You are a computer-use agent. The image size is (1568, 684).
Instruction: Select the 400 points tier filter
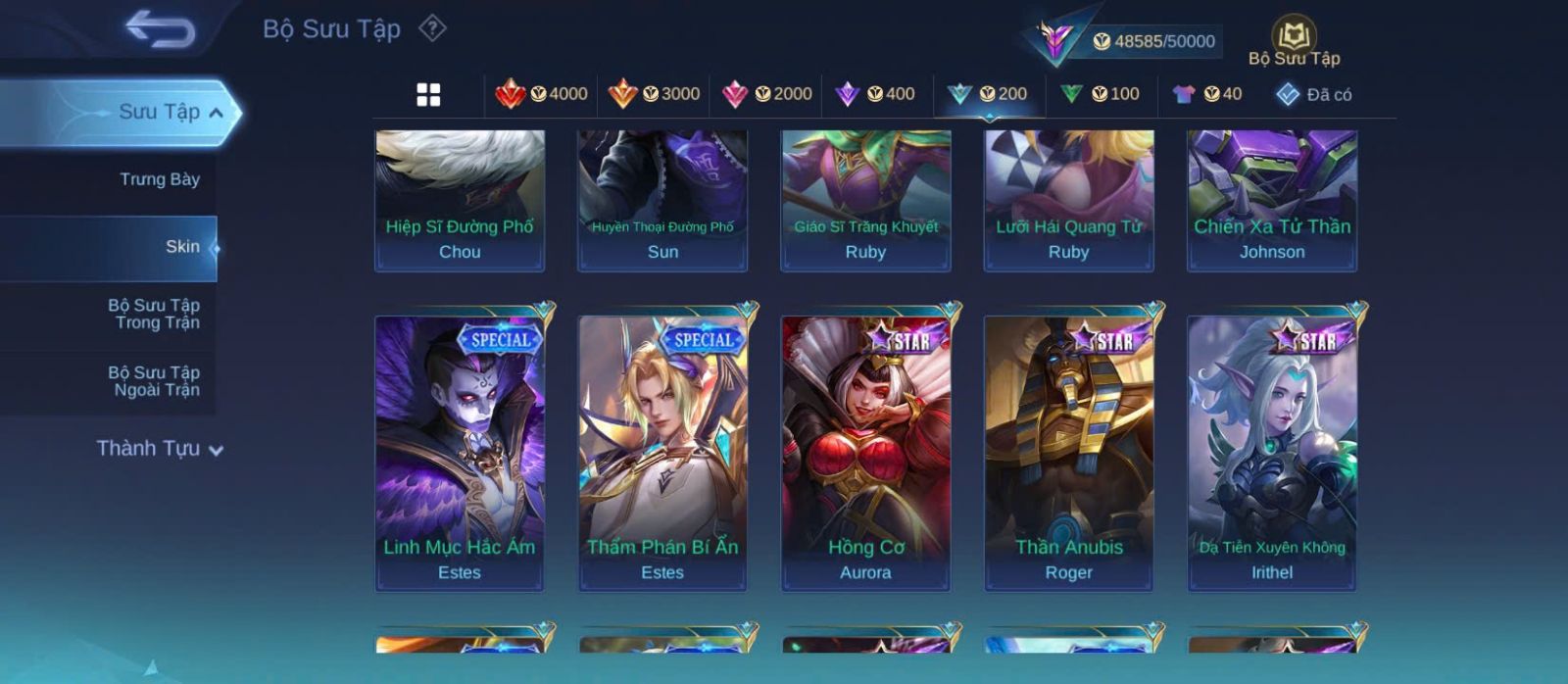pyautogui.click(x=875, y=94)
